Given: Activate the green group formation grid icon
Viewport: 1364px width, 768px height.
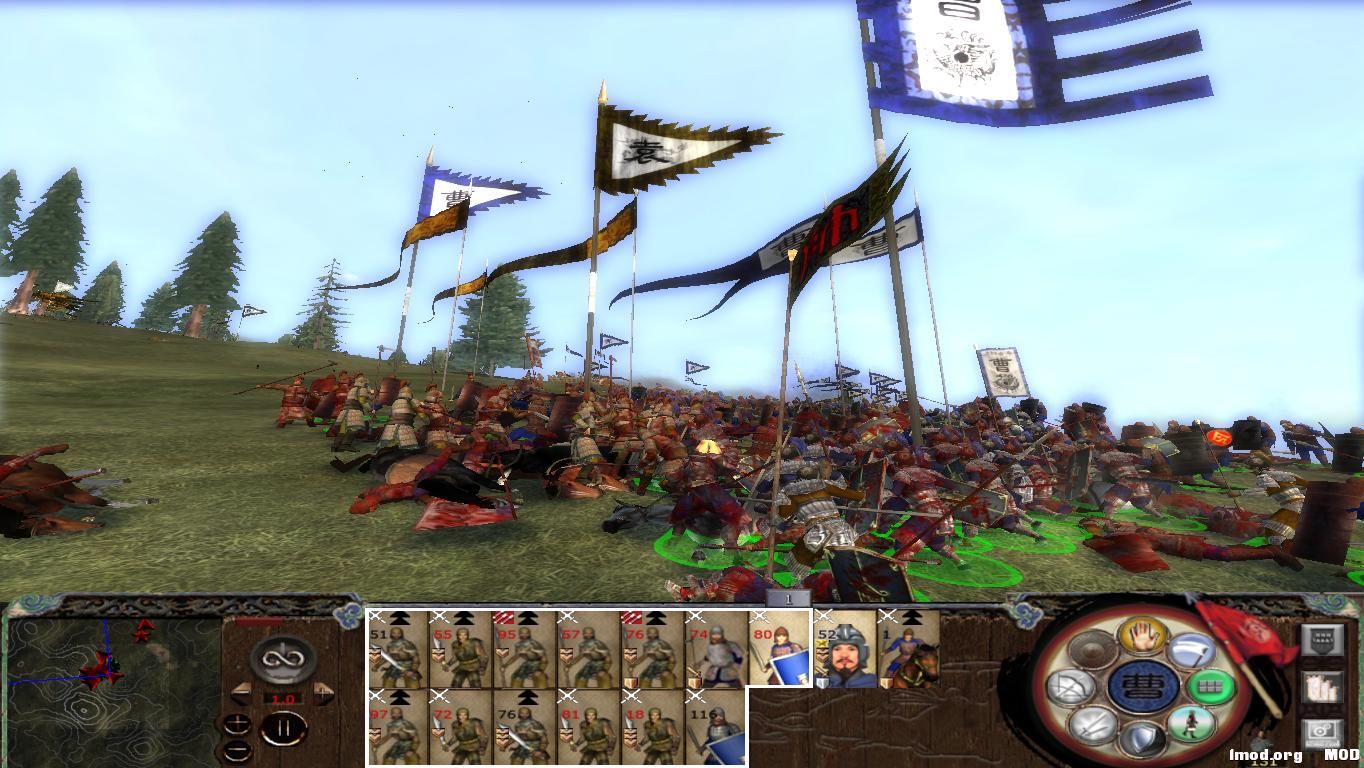Looking at the screenshot, I should (1211, 686).
